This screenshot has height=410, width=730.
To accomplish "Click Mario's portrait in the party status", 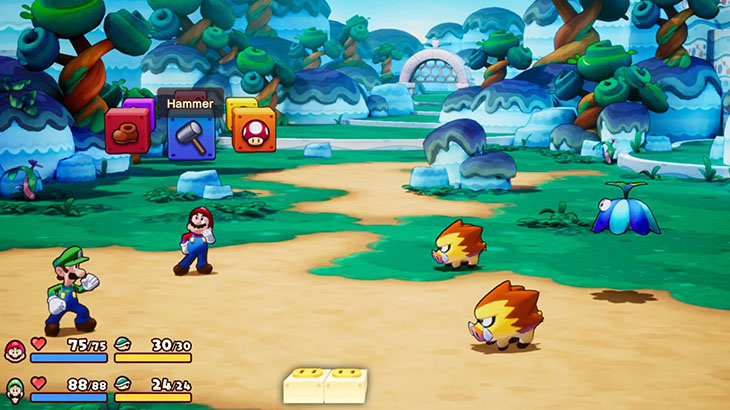I will [15, 350].
